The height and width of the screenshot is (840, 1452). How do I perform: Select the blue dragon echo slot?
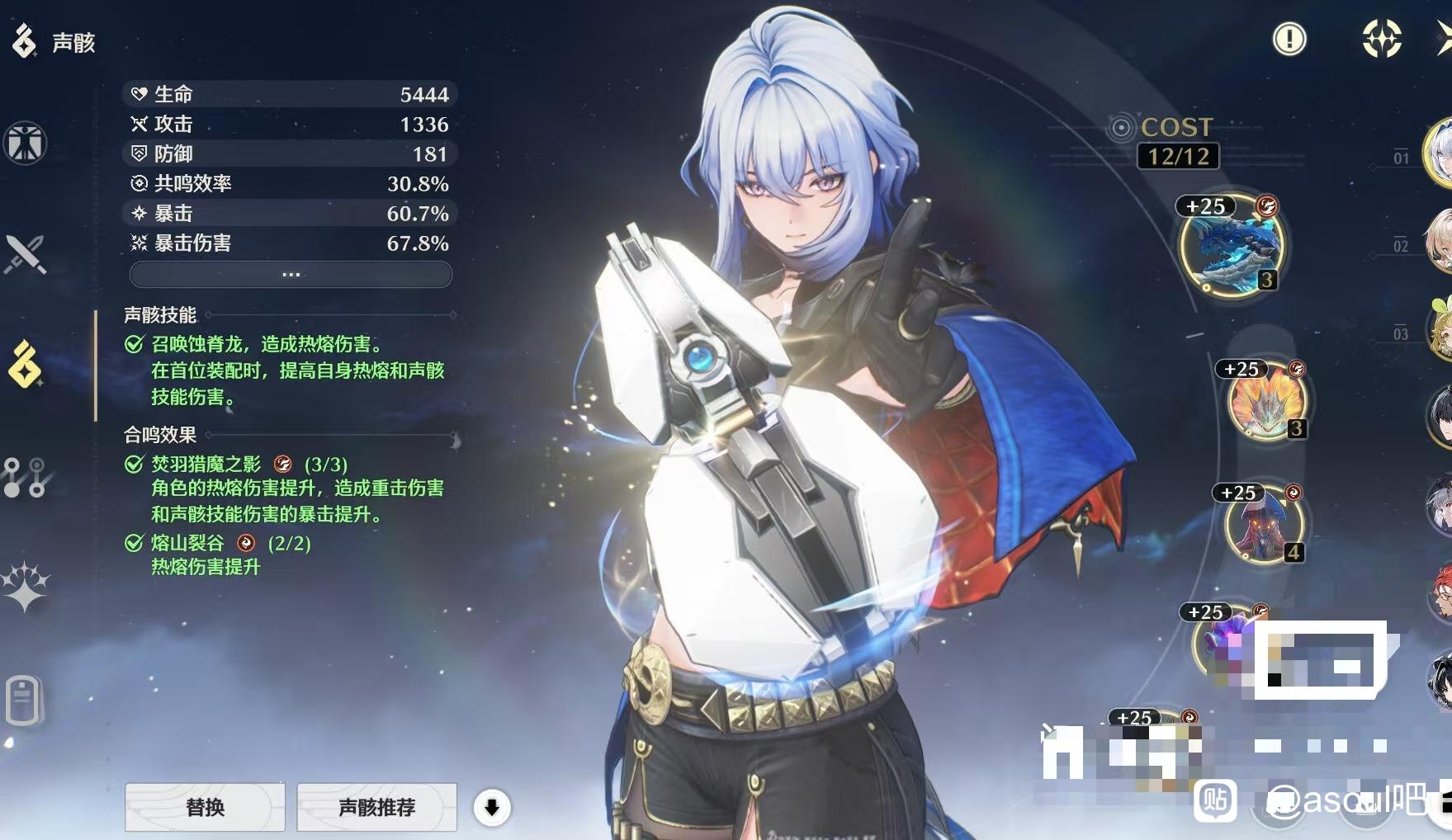point(1231,246)
